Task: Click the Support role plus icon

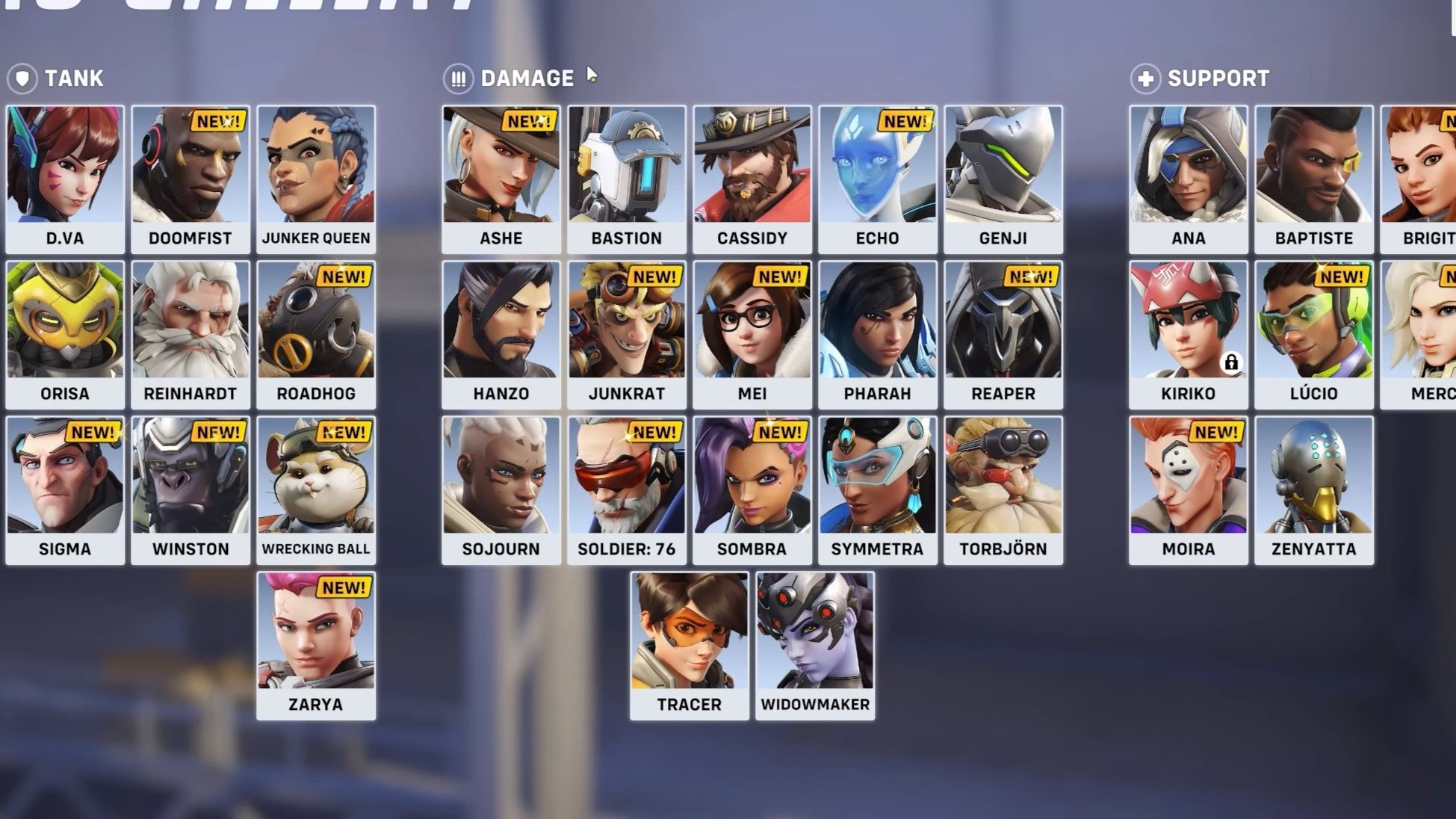Action: (1146, 78)
